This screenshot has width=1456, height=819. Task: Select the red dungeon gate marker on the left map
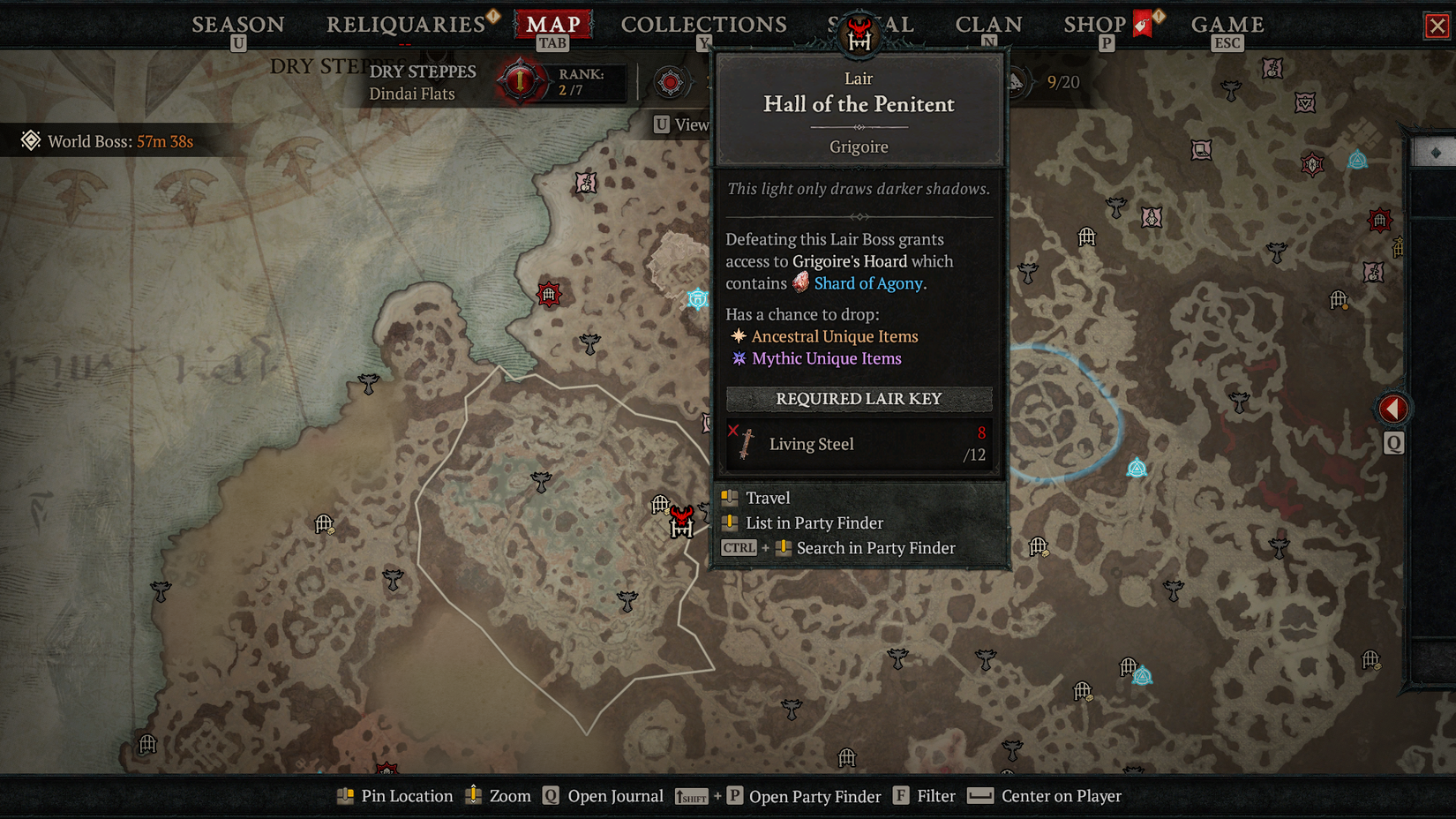coord(549,295)
